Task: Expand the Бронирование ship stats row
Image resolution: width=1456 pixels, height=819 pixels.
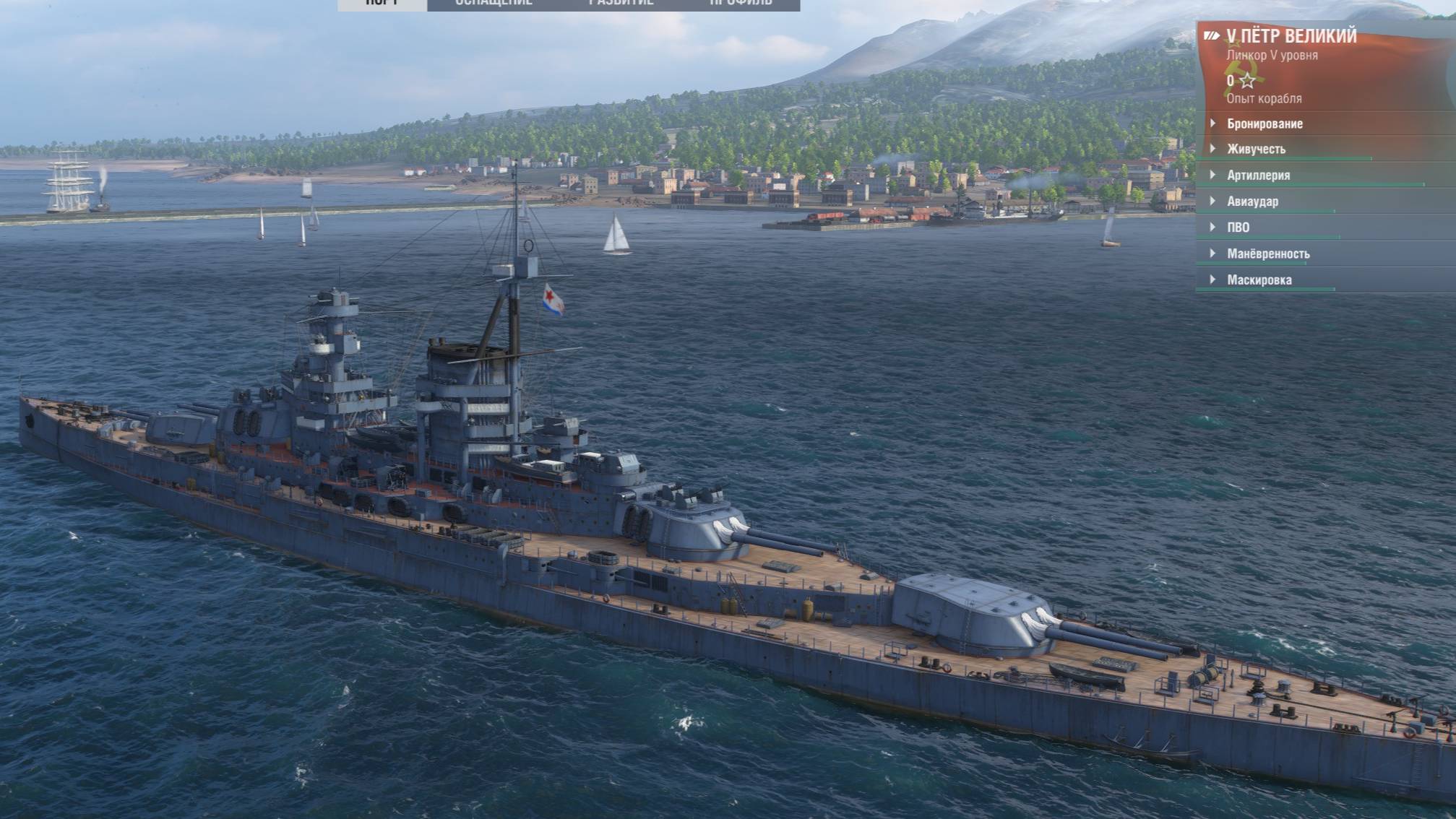Action: coord(1265,123)
